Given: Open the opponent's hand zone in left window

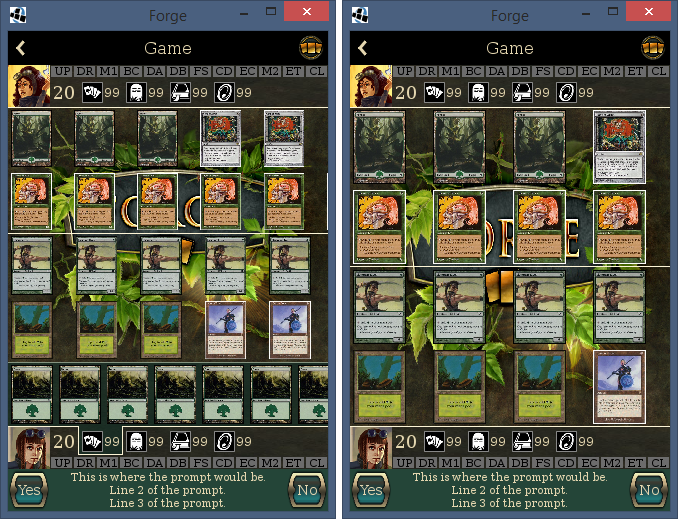Looking at the screenshot, I should (91, 92).
